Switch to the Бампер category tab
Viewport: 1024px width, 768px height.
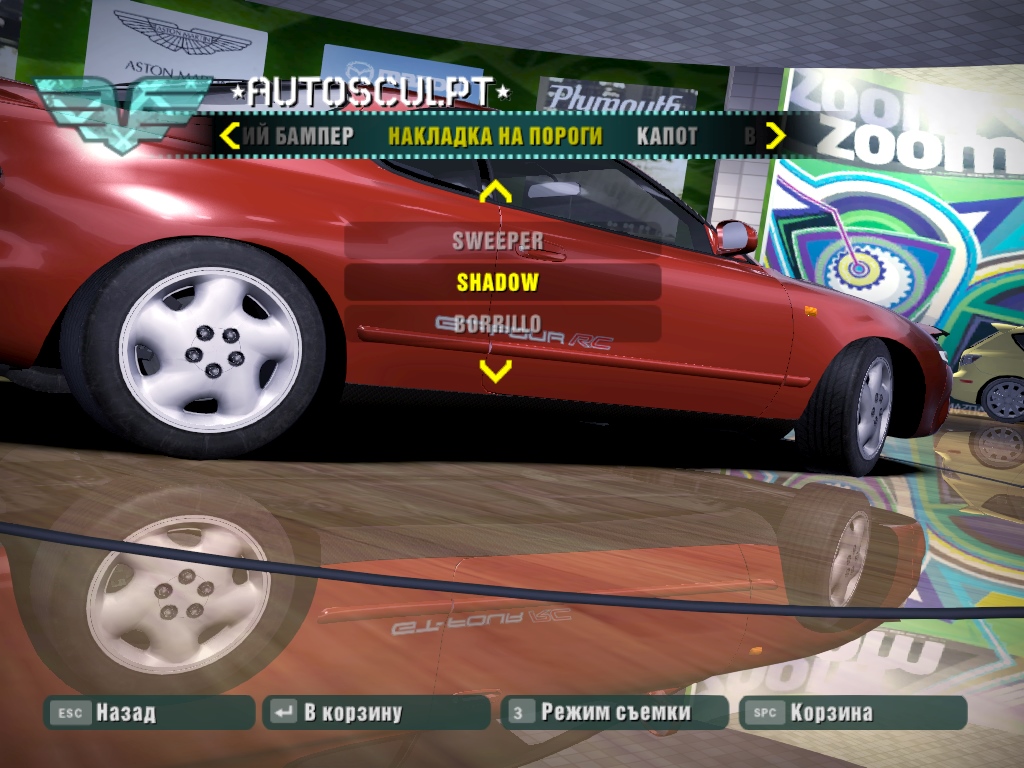point(299,135)
